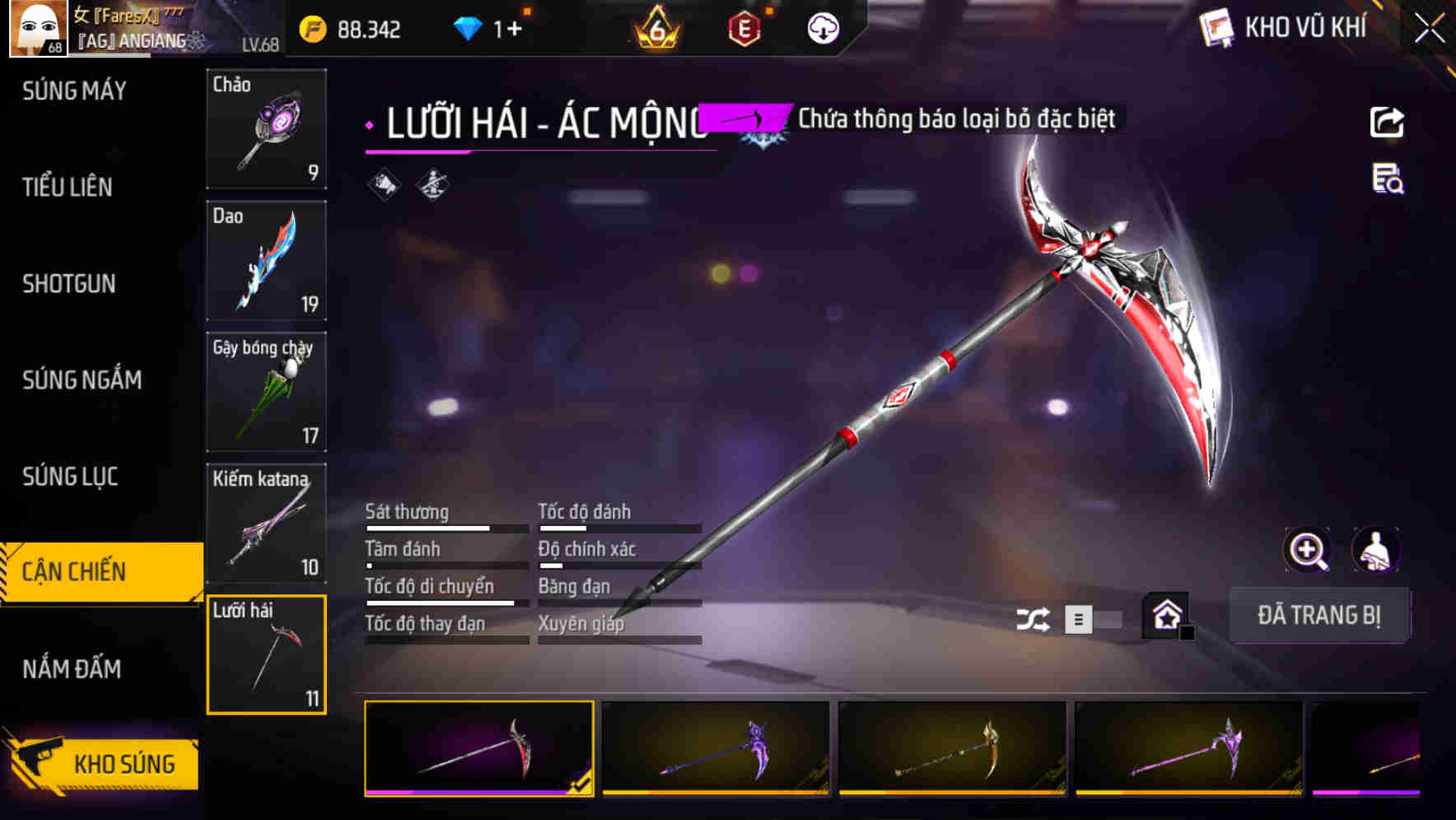Toggle the E event badge in the top bar
The image size is (1456, 820).
click(x=745, y=27)
